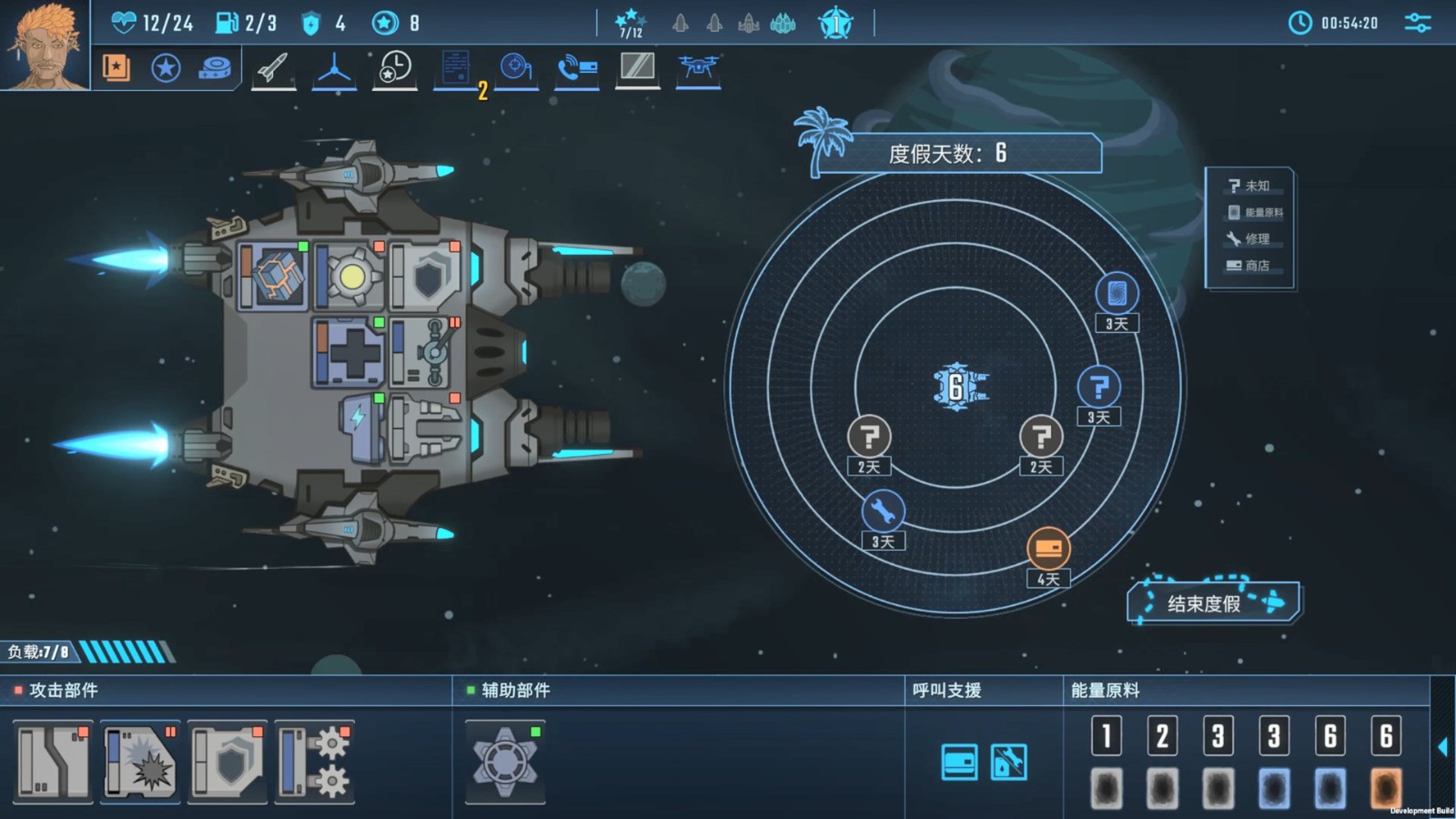Choose the shield component in the attack parts

(227, 763)
